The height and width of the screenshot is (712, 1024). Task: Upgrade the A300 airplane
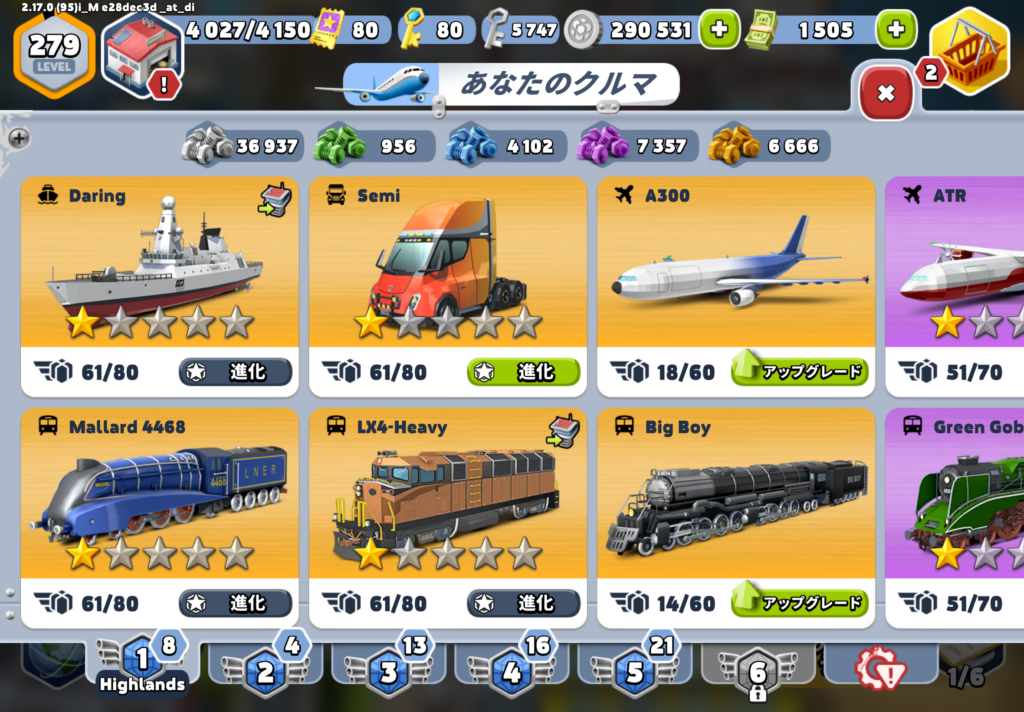[x=800, y=372]
